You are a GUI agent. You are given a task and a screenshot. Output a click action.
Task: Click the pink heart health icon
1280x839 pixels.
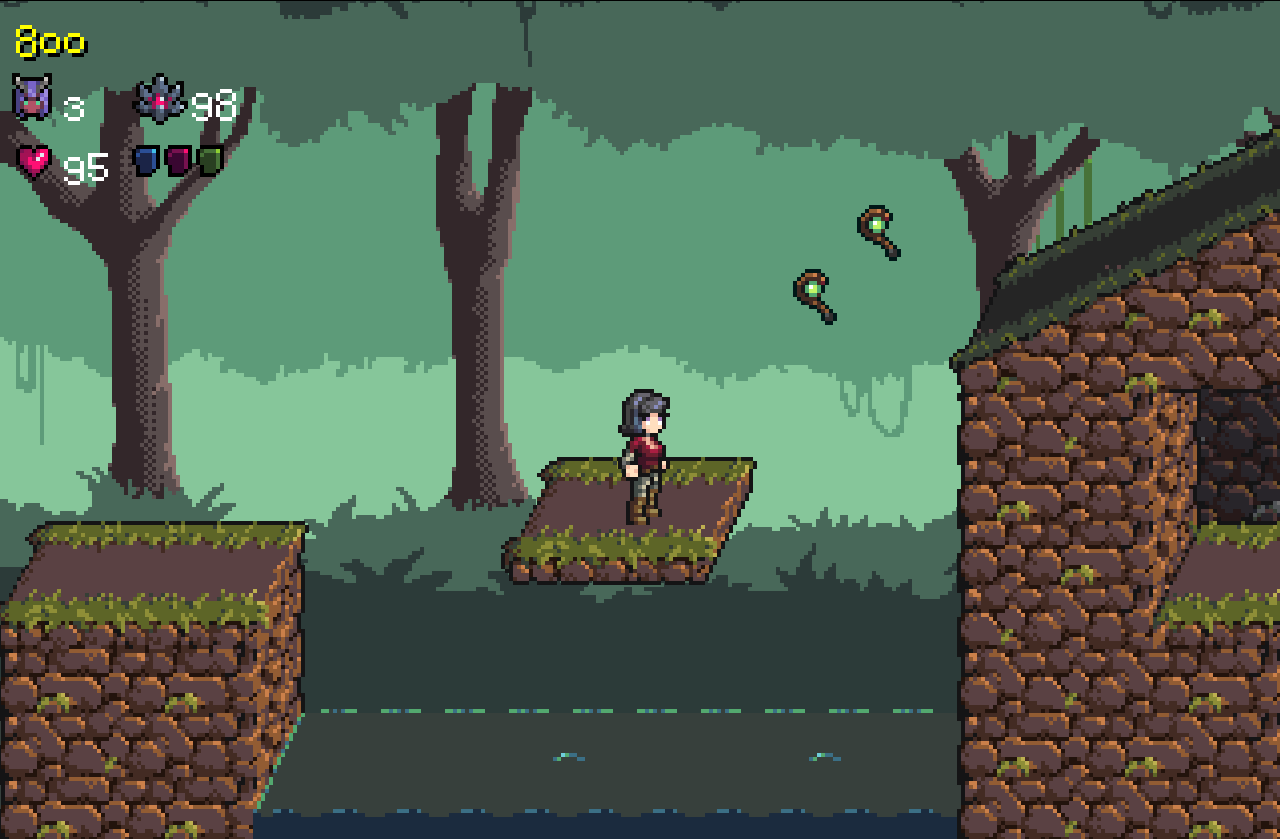coord(32,160)
